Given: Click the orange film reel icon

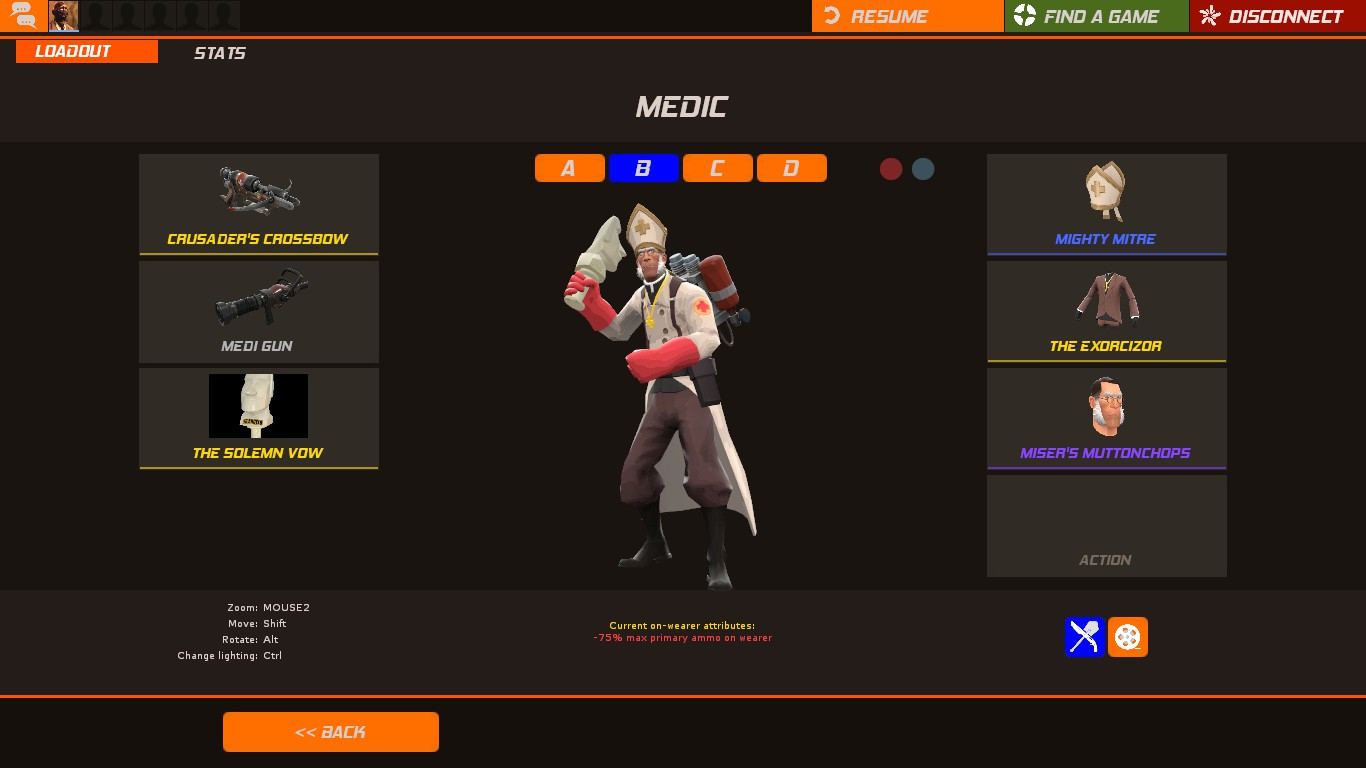Looking at the screenshot, I should click(x=1128, y=637).
